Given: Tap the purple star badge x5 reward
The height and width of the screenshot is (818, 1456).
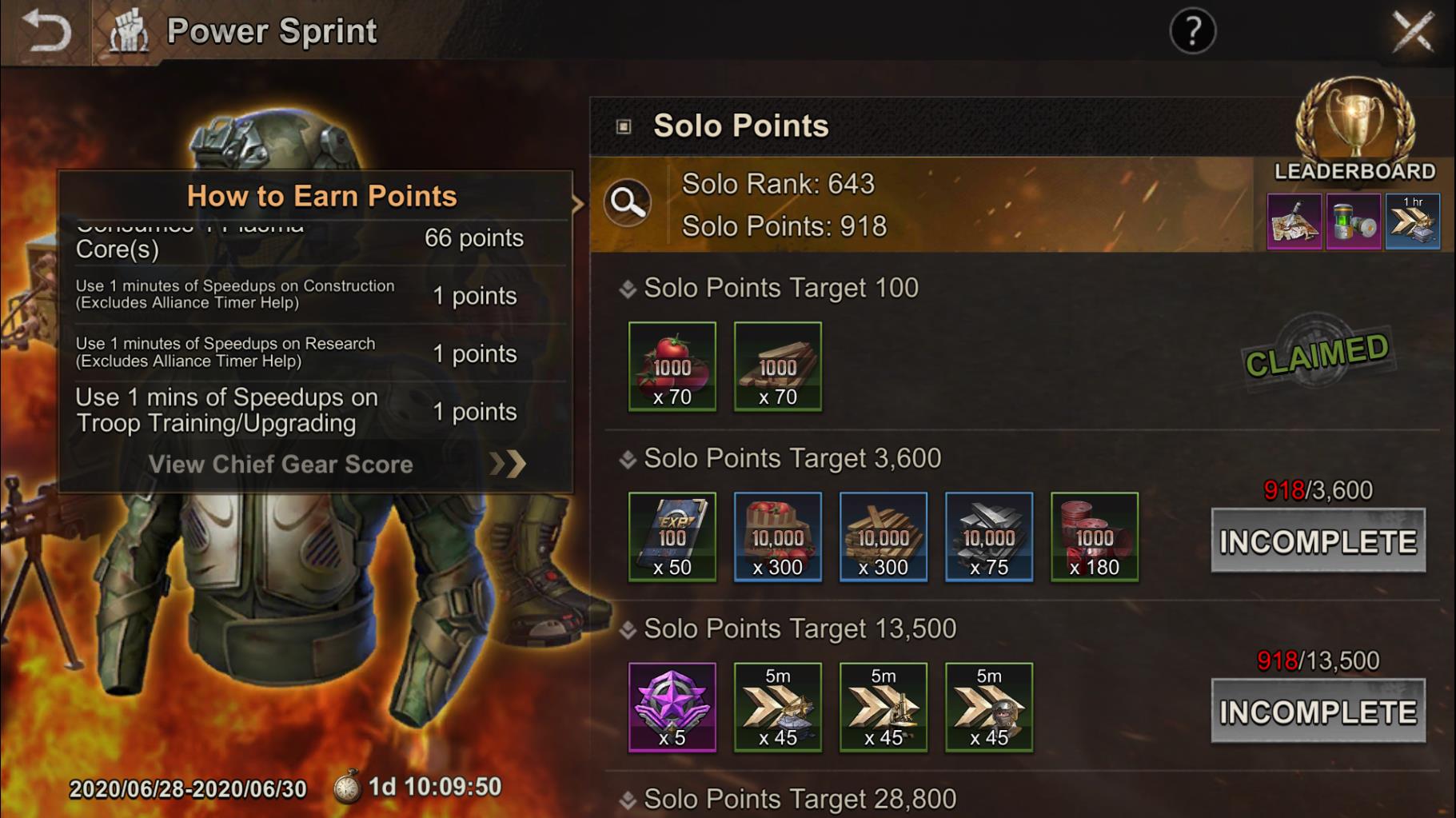Looking at the screenshot, I should [673, 707].
